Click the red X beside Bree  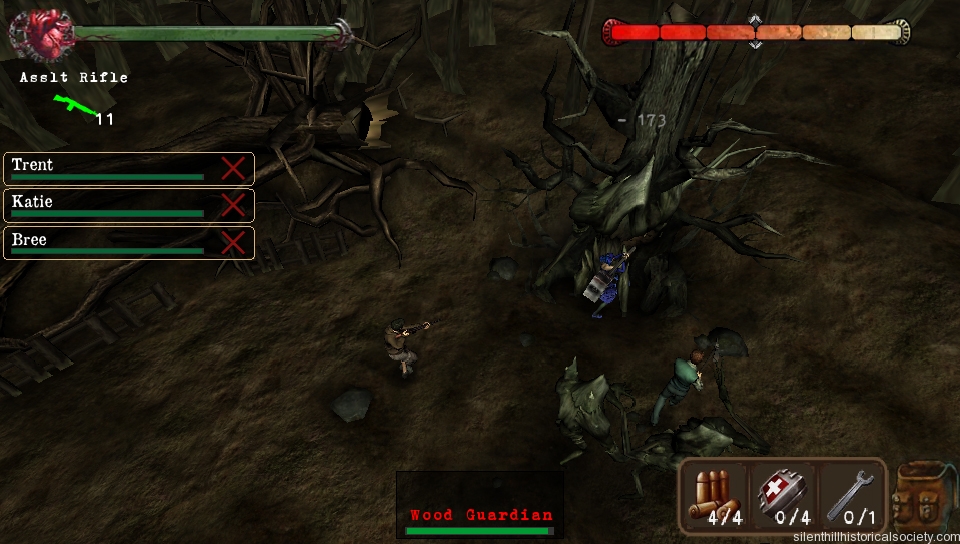coord(233,243)
